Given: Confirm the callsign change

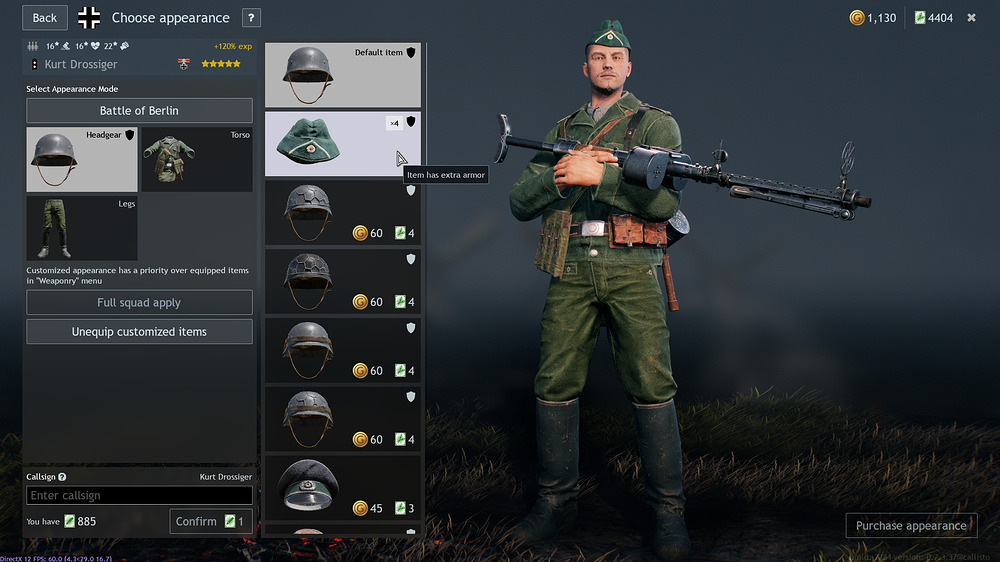Looking at the screenshot, I should [x=211, y=521].
